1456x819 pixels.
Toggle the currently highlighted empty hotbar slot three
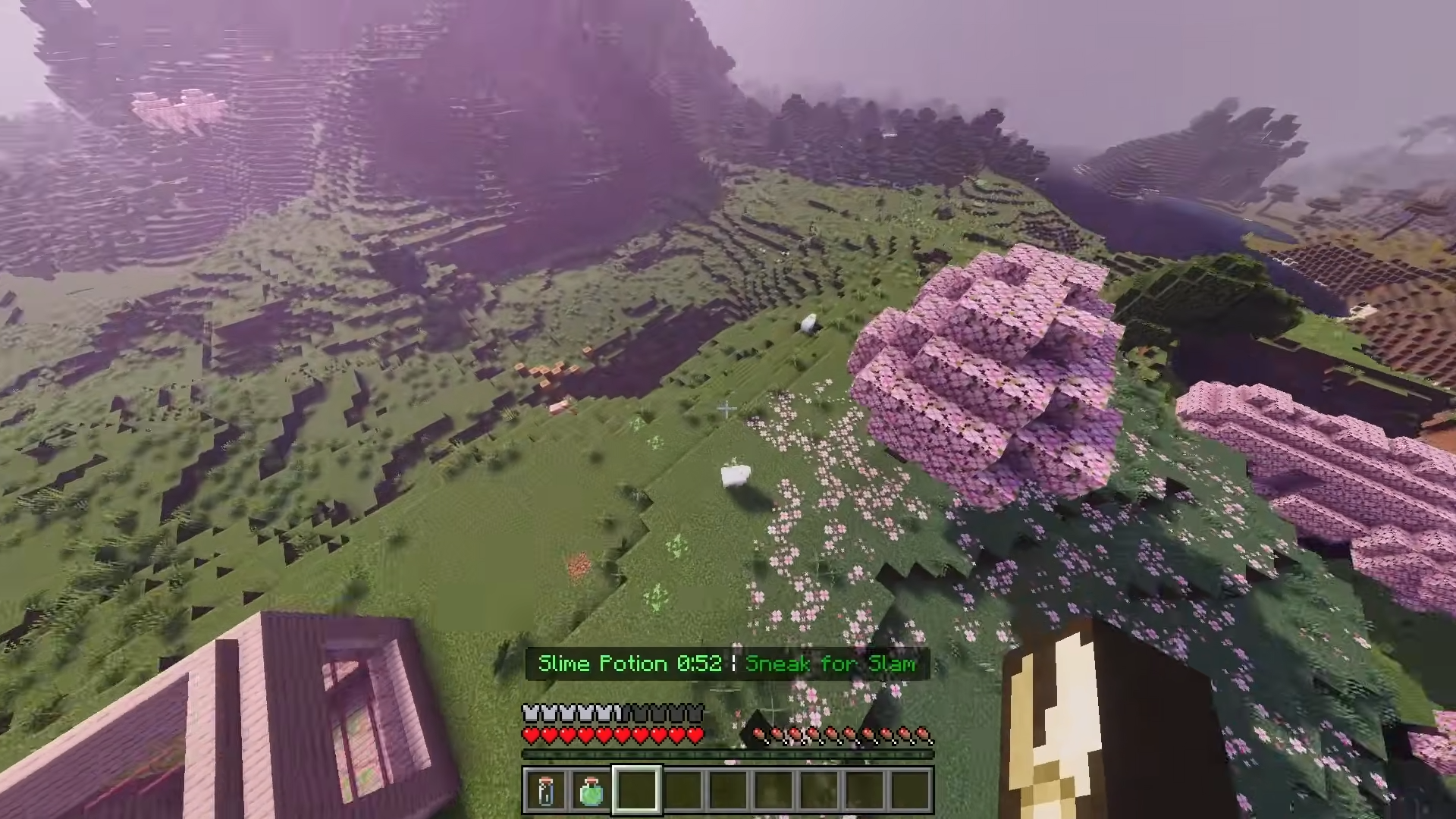[x=637, y=791]
